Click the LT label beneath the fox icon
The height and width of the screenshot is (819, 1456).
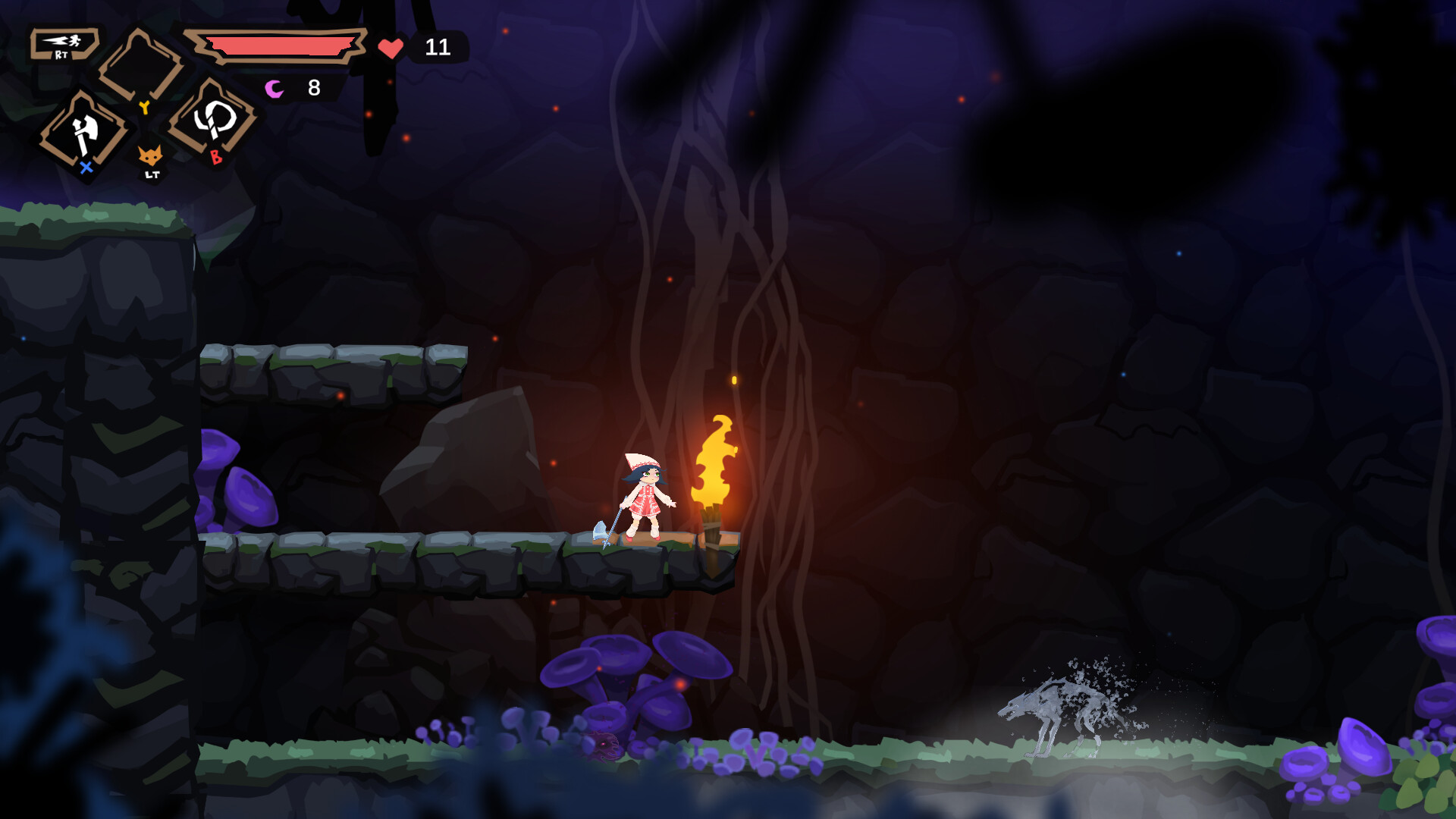click(151, 176)
